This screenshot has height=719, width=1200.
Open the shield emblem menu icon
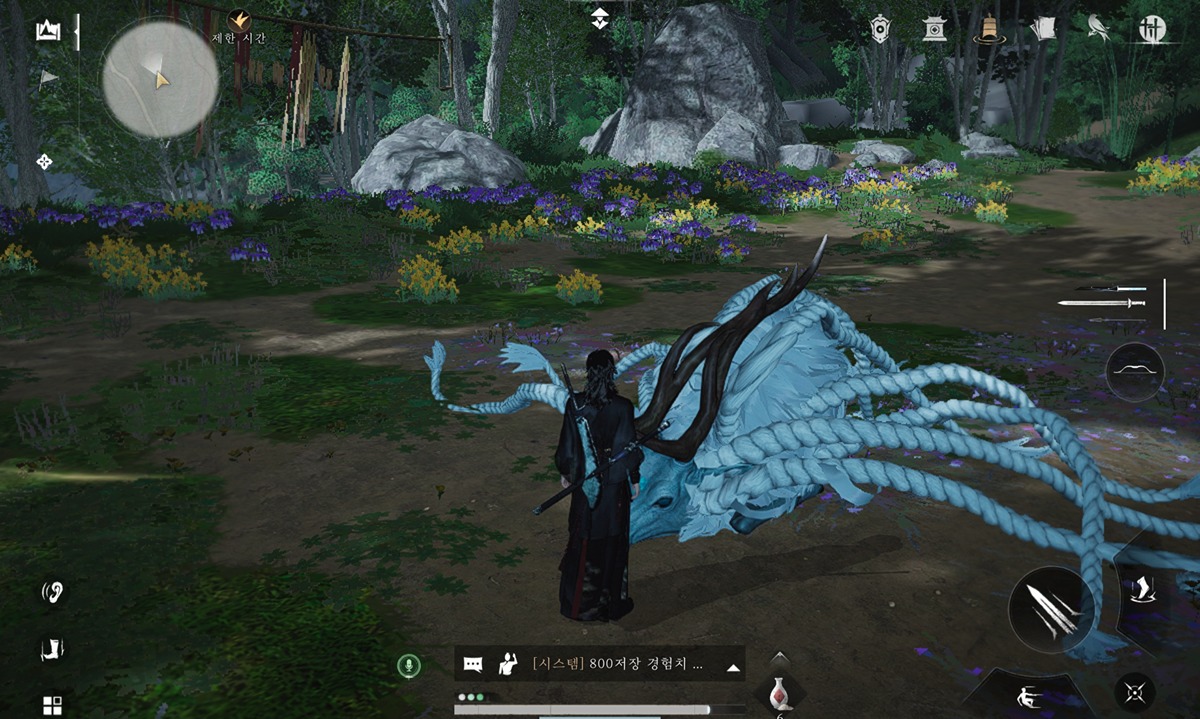(x=881, y=28)
